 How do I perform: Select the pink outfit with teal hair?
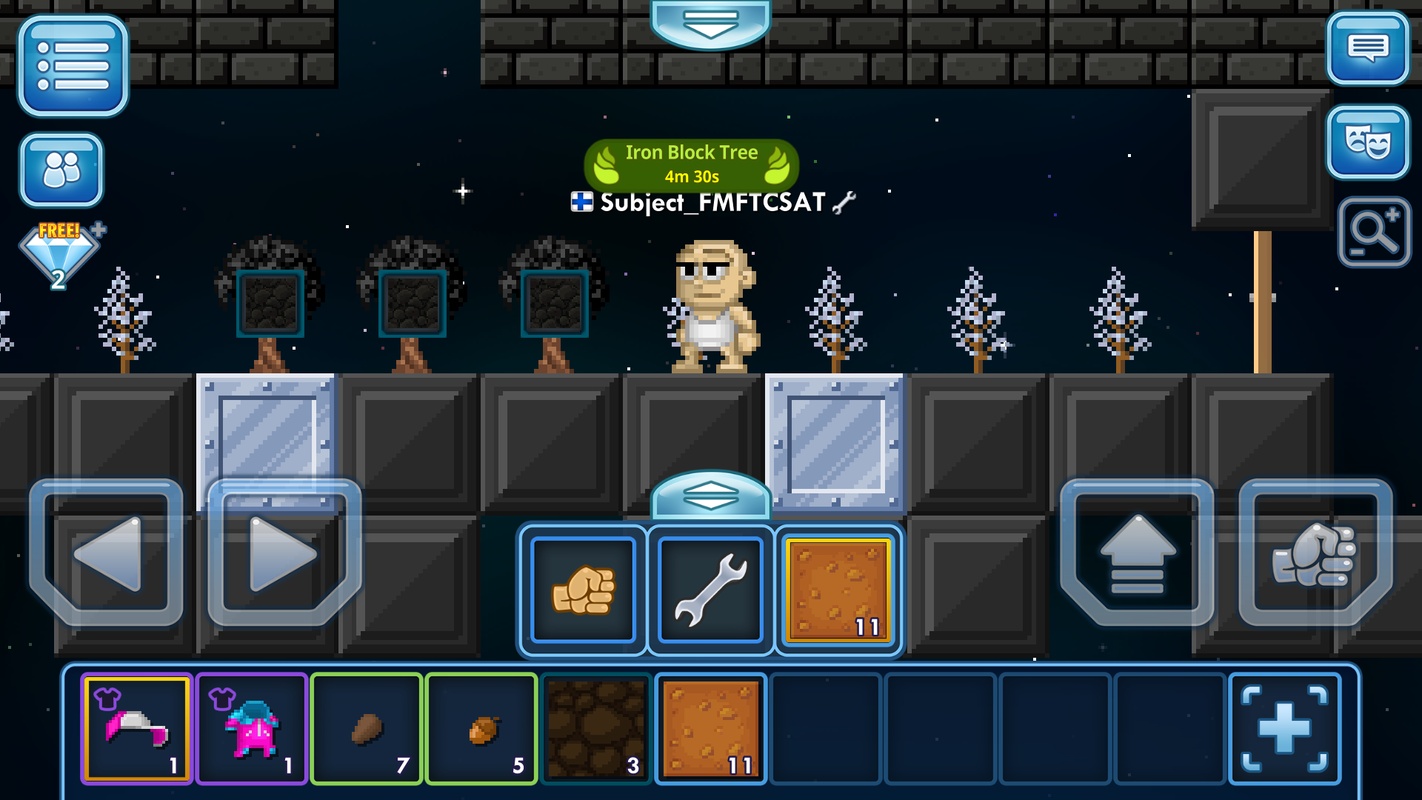click(252, 727)
